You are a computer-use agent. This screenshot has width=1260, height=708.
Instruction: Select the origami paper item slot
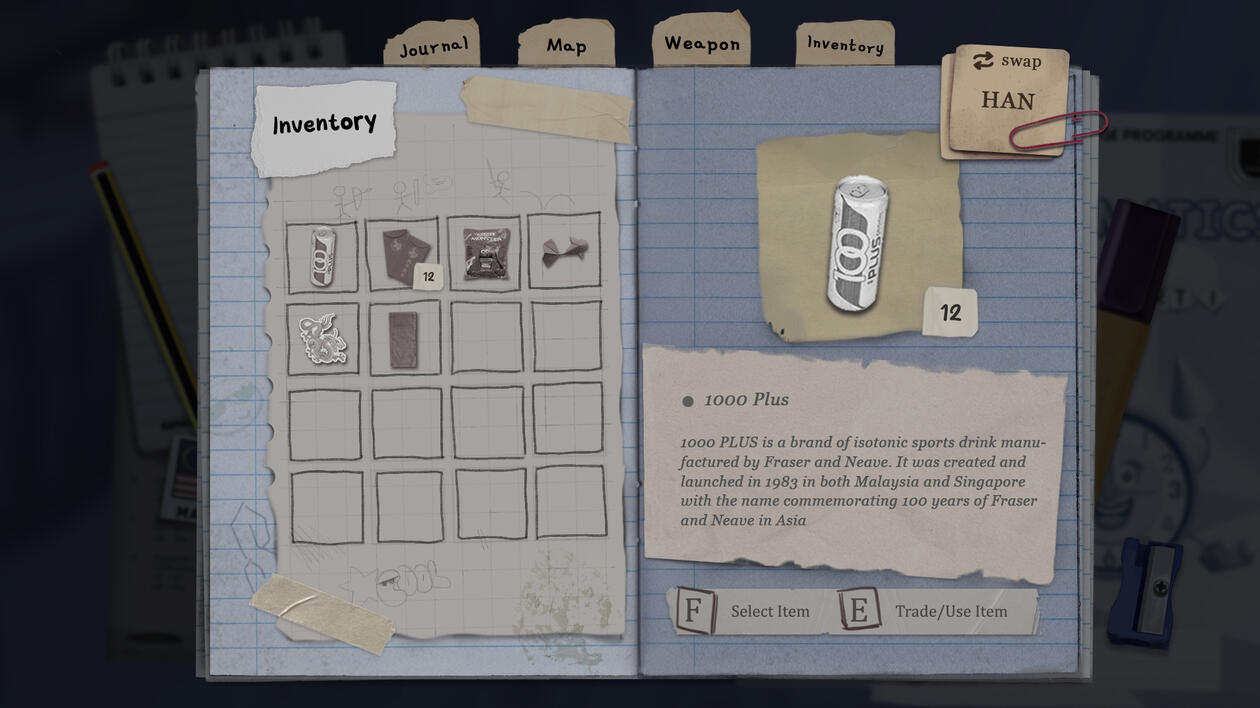pyautogui.click(x=564, y=251)
